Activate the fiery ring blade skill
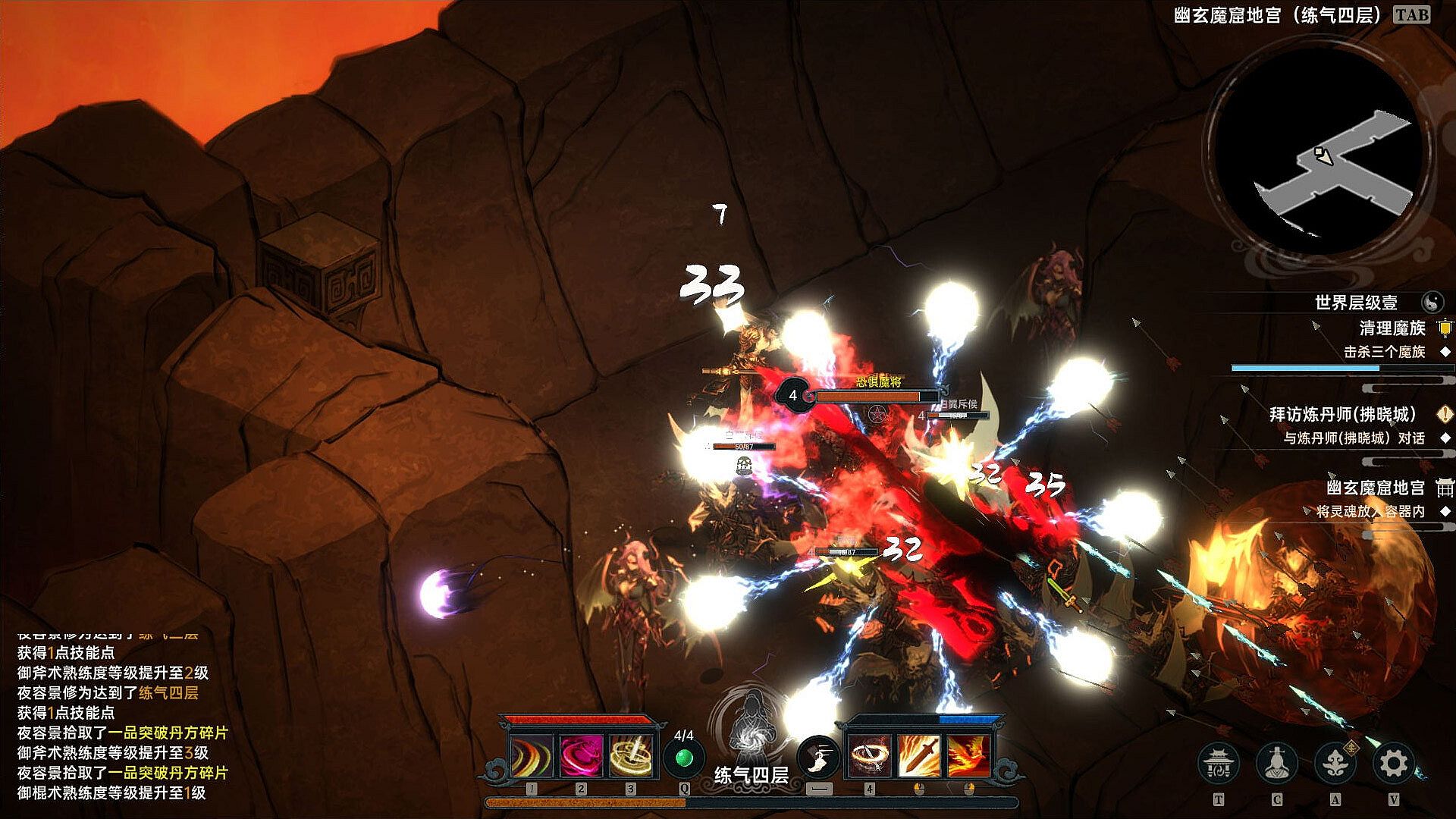Screen dimensions: 1456x819 pyautogui.click(x=869, y=756)
